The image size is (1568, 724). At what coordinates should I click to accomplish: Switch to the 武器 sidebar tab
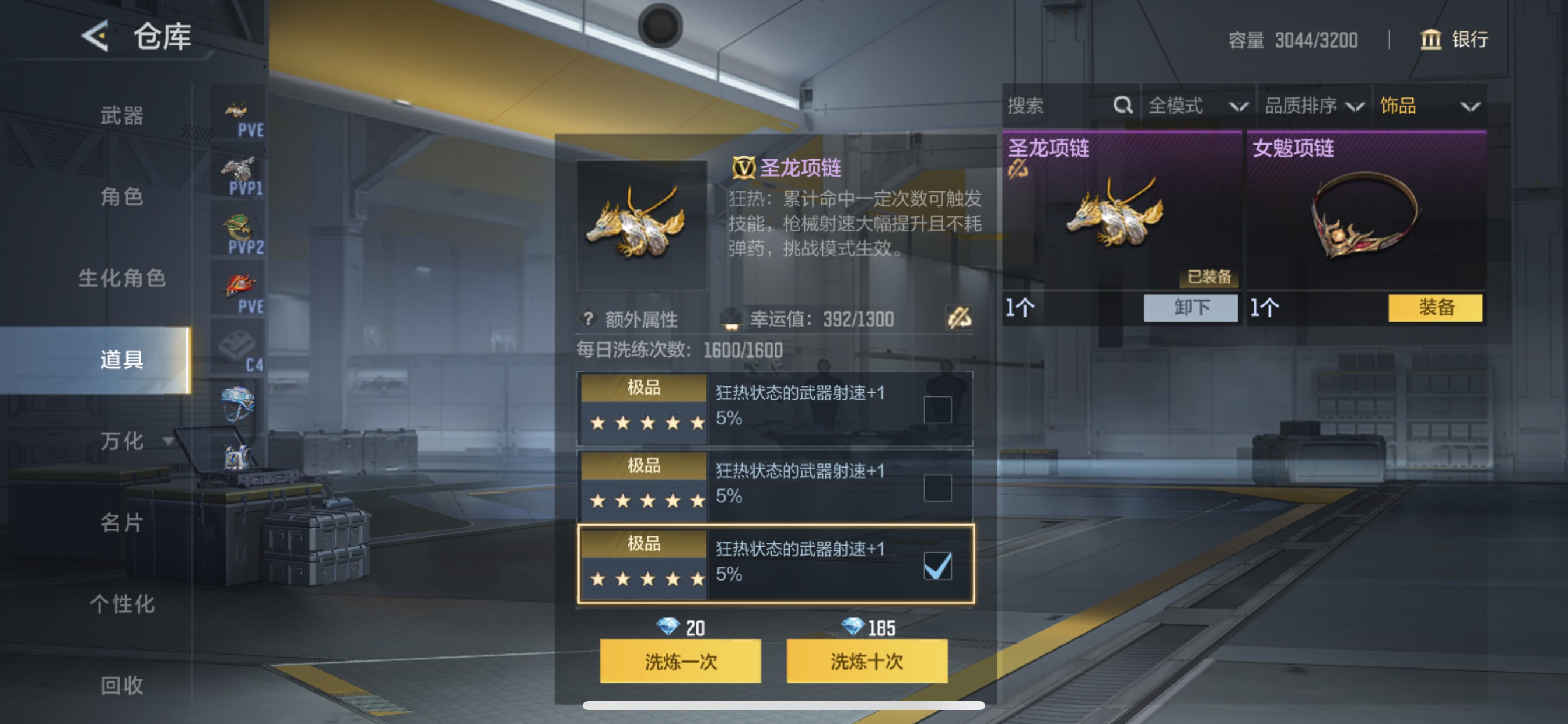[121, 115]
